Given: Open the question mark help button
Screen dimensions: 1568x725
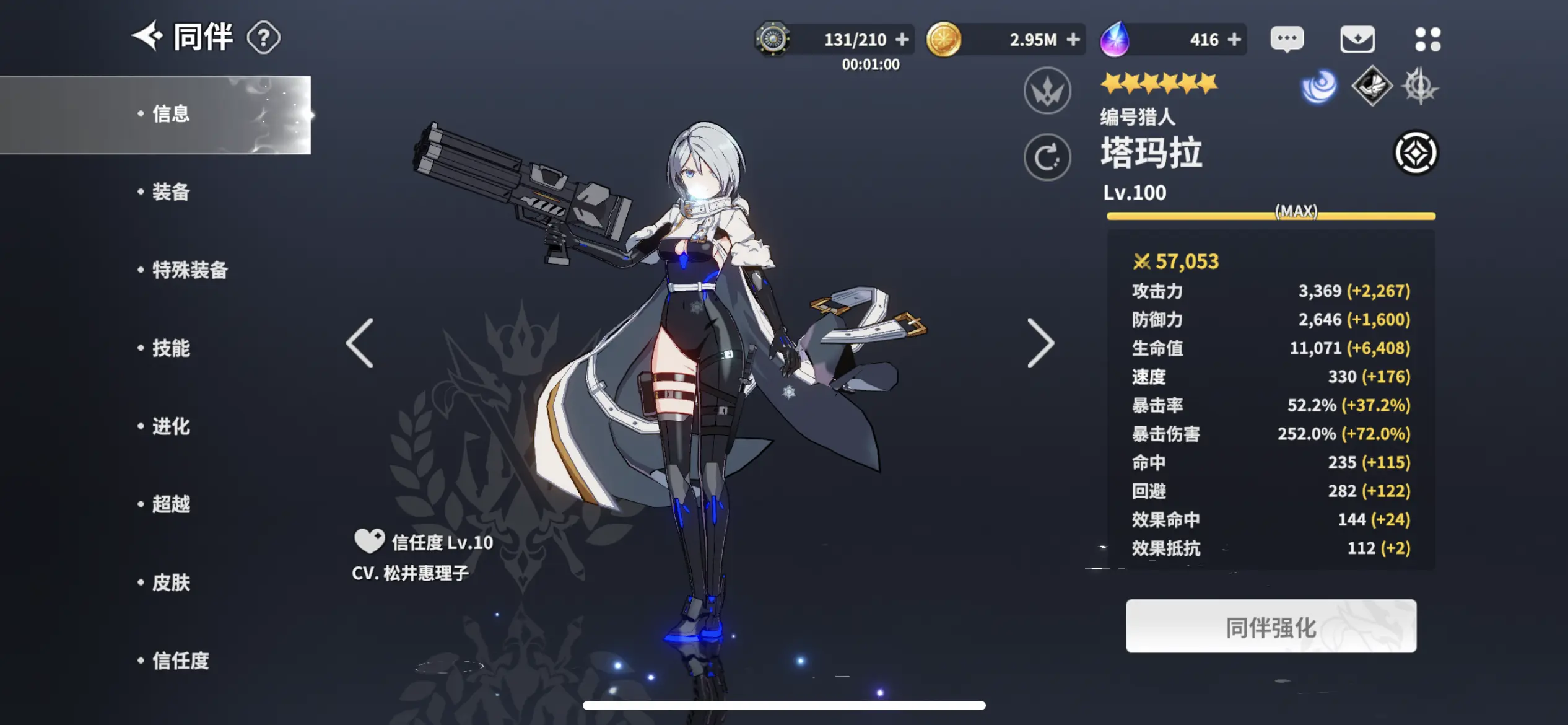Looking at the screenshot, I should click(263, 38).
